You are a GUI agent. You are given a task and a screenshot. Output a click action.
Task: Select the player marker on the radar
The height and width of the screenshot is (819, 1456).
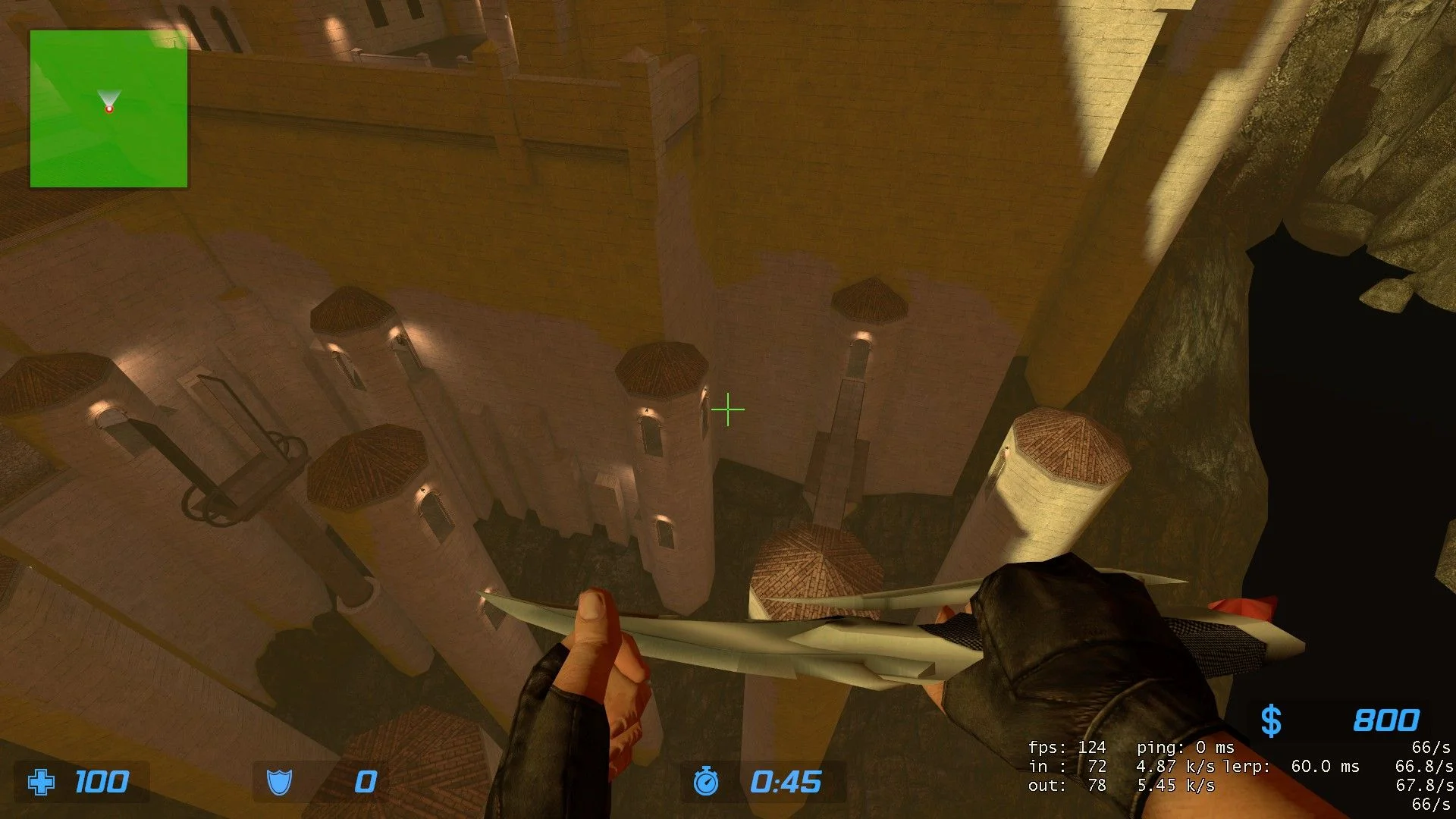(x=109, y=108)
